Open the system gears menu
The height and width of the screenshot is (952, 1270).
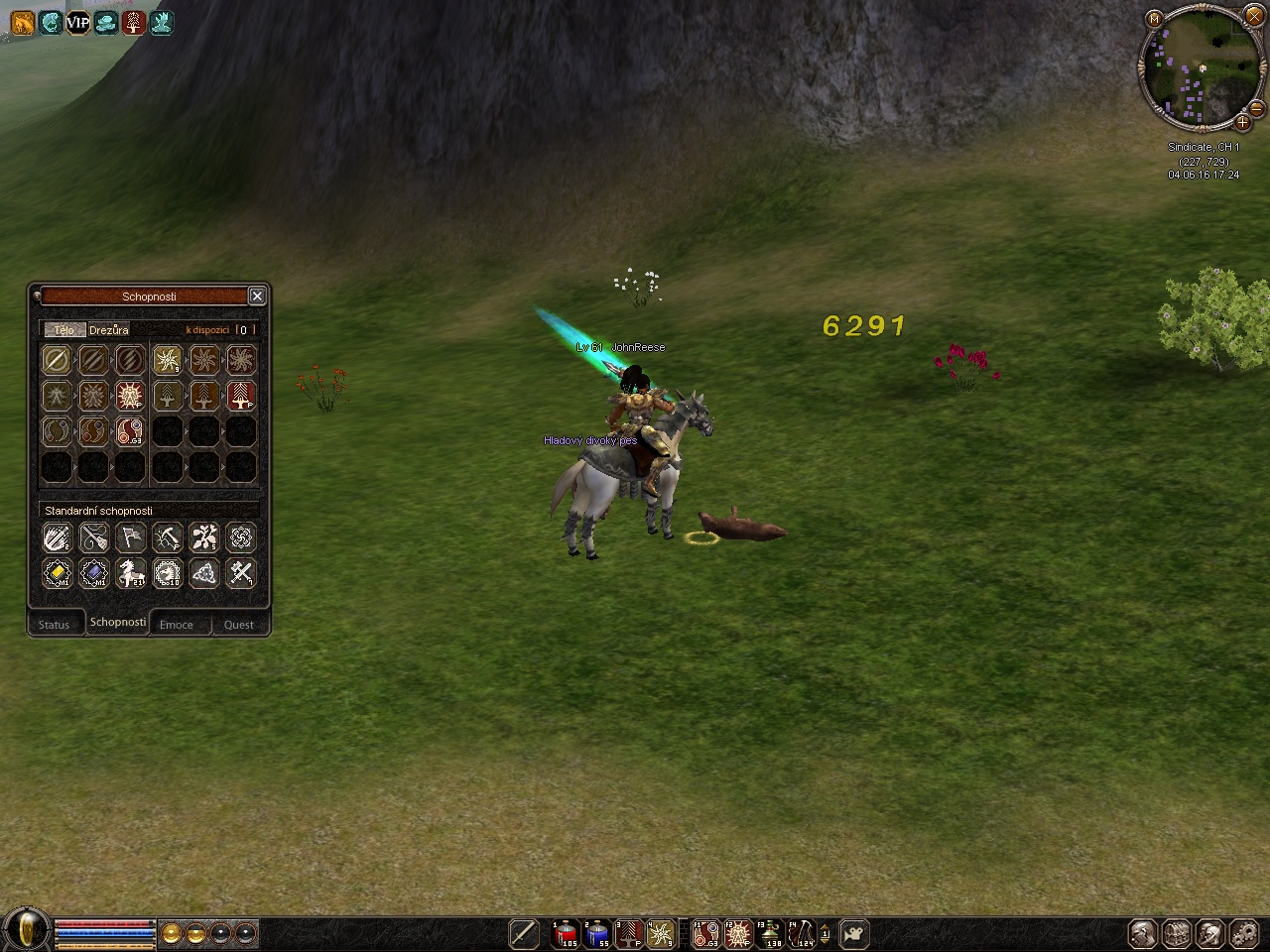1243,933
